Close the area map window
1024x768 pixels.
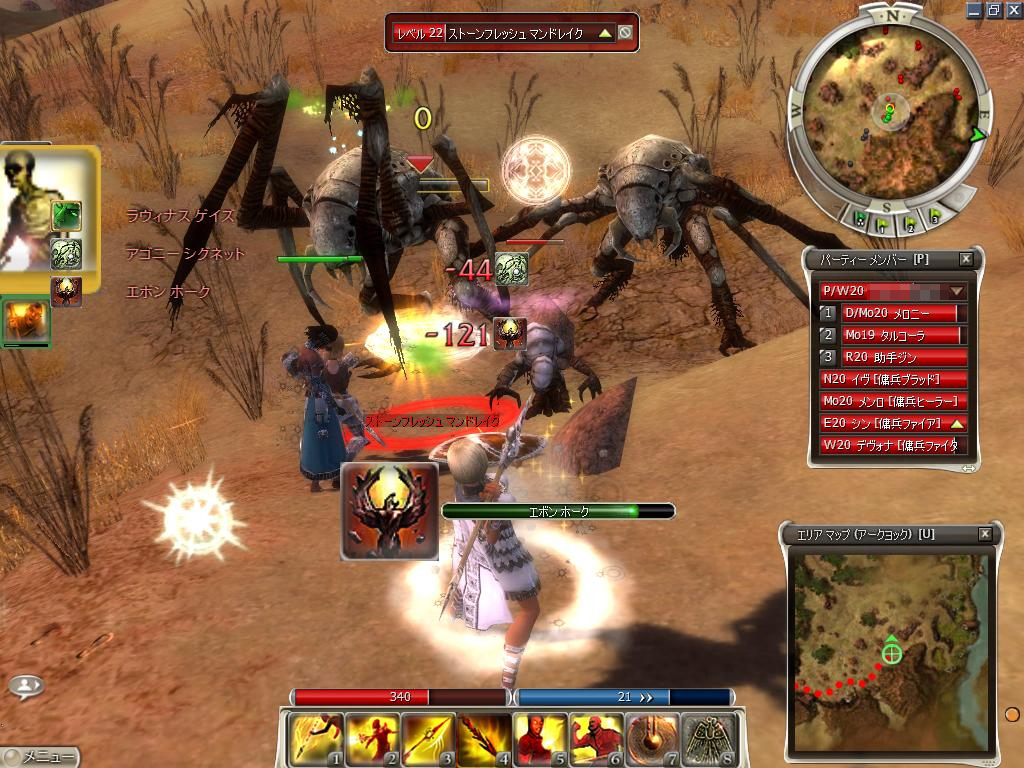[x=984, y=534]
